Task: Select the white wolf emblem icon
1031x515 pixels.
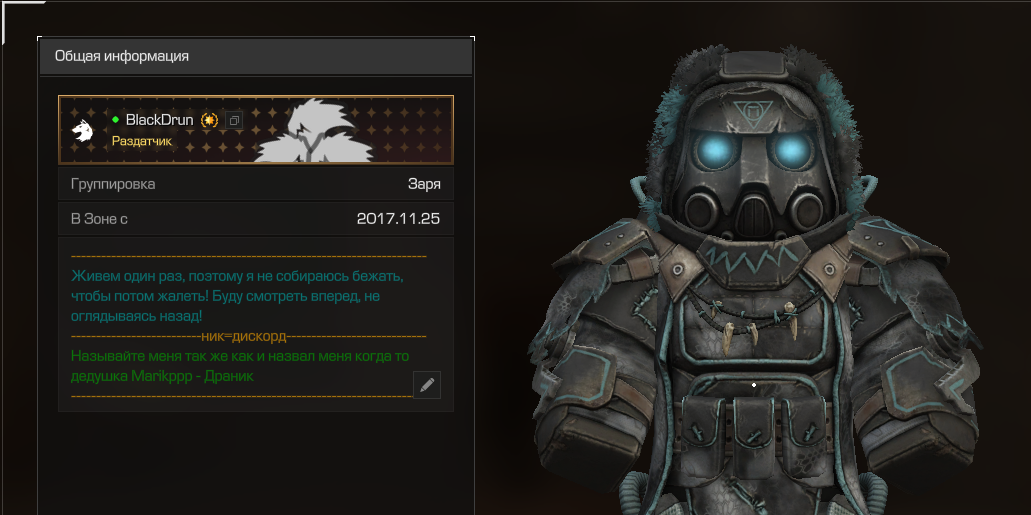Action: pos(82,130)
